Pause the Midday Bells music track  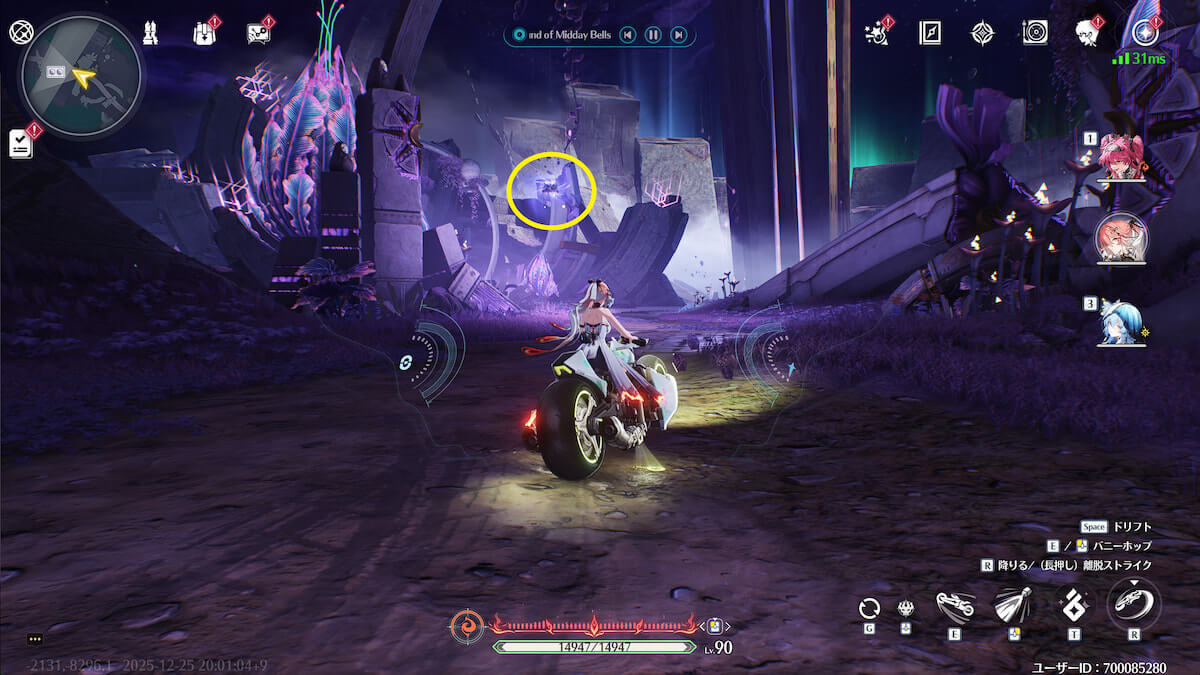pyautogui.click(x=653, y=35)
